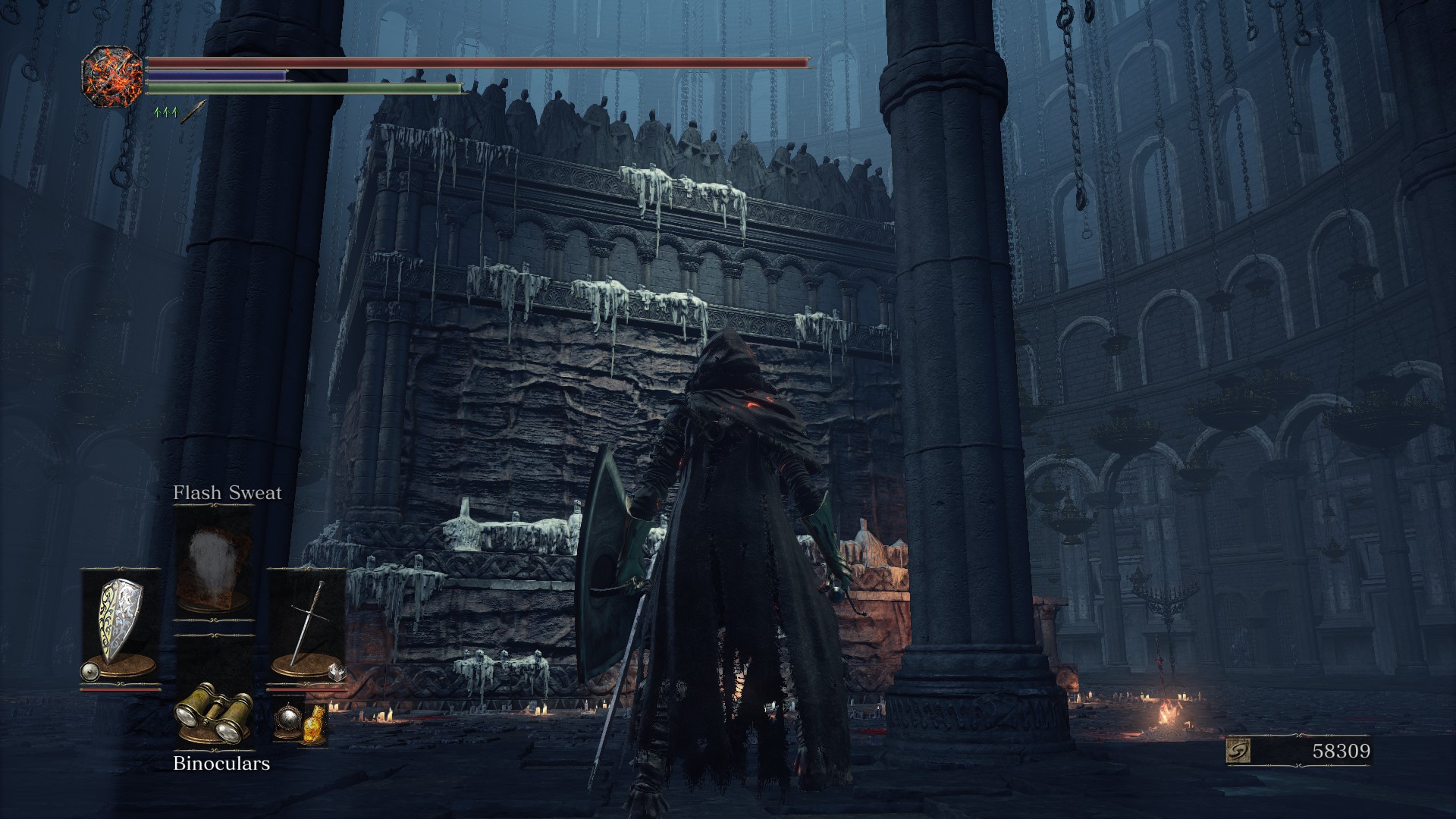Select the Flash Sweat spell slot
The width and height of the screenshot is (1456, 819).
click(213, 560)
